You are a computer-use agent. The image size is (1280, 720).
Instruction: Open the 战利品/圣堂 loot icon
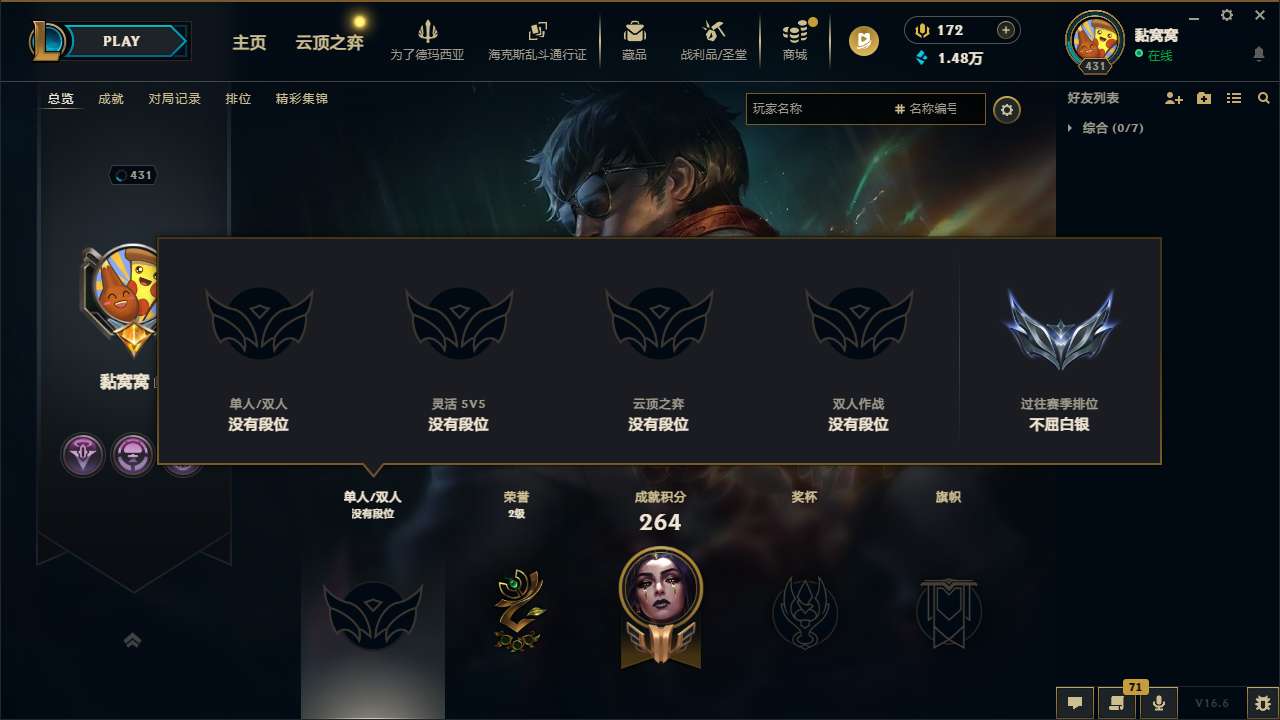click(712, 40)
